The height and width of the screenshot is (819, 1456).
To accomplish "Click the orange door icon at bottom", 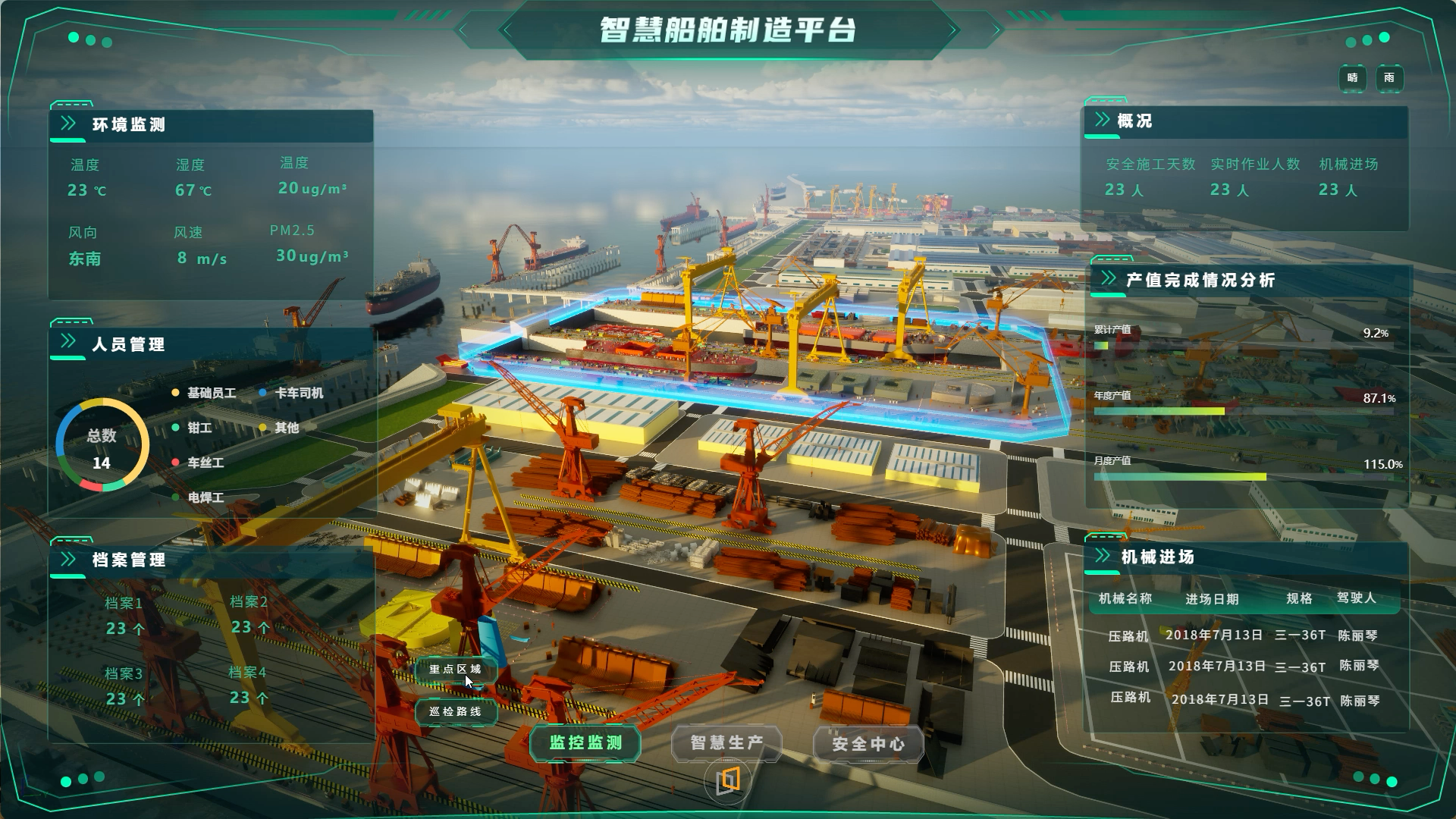I will pyautogui.click(x=728, y=780).
